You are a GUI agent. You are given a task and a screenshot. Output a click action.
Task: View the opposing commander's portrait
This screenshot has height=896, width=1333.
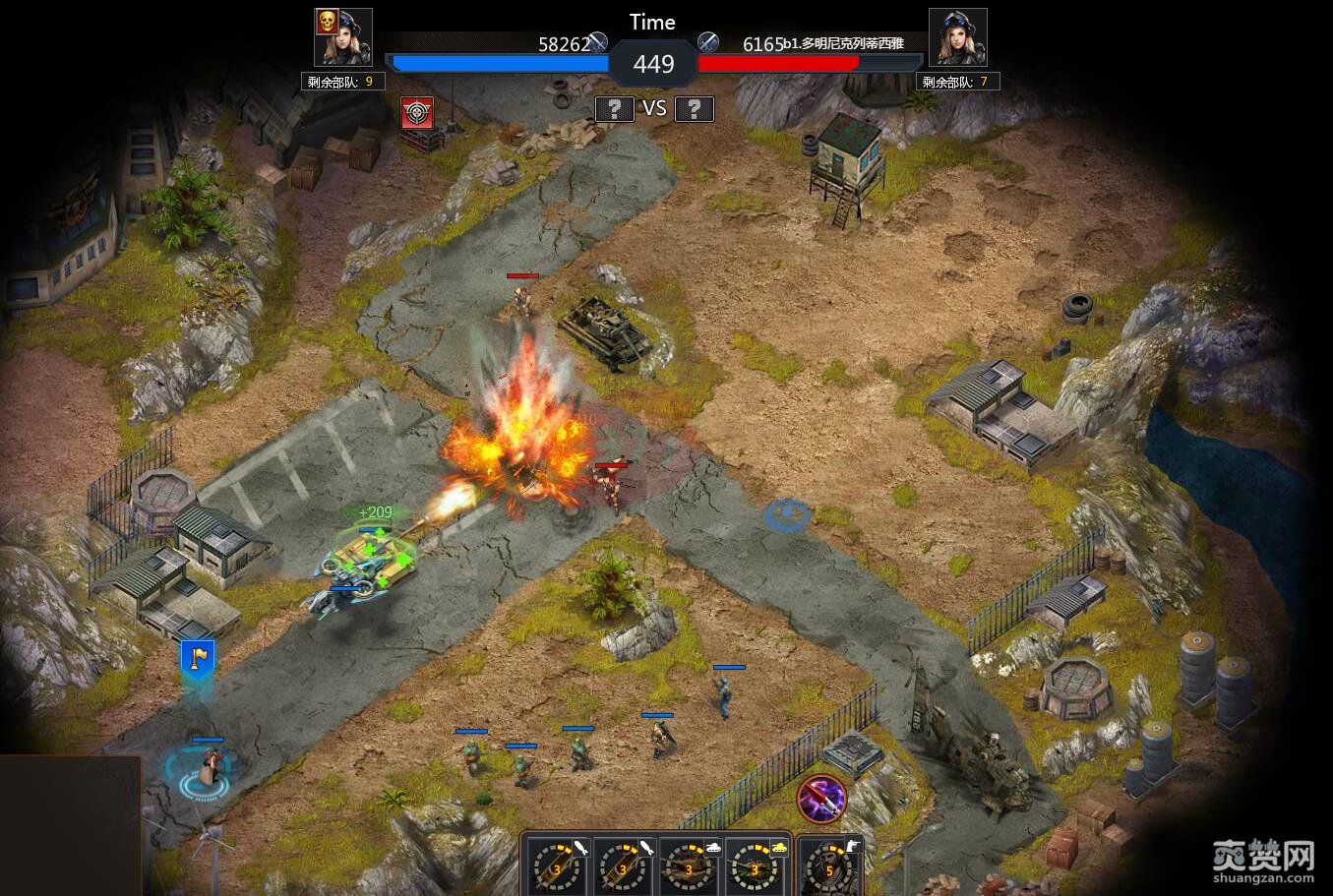[957, 38]
